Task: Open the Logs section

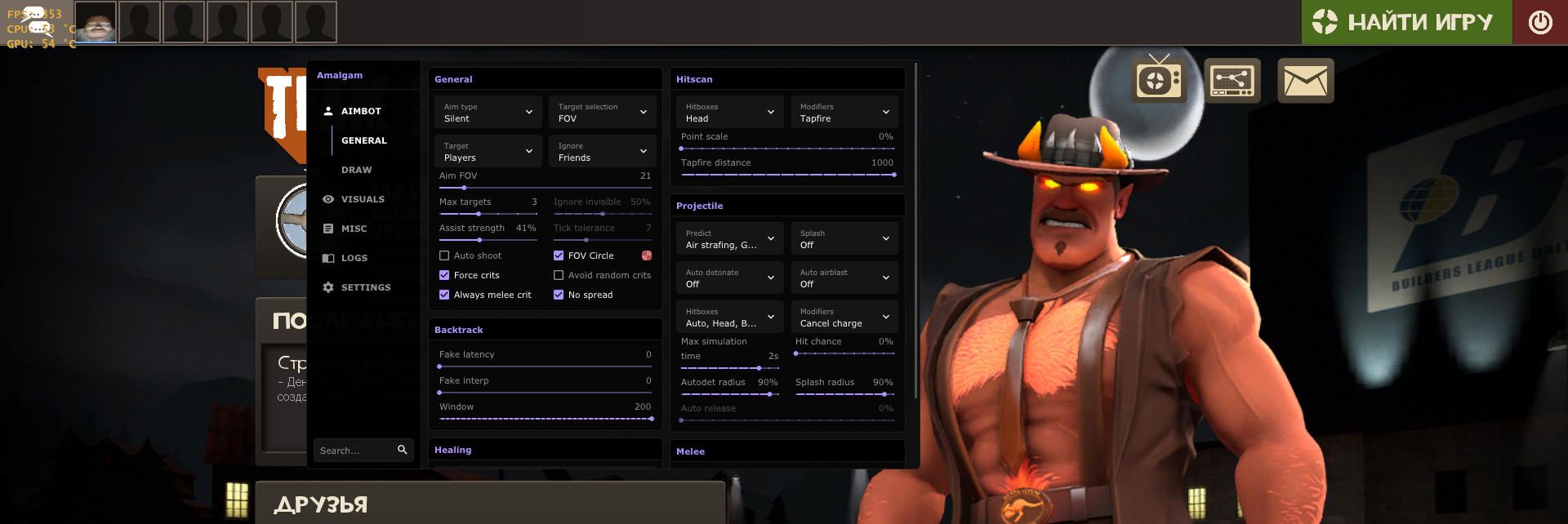Action: [x=354, y=258]
